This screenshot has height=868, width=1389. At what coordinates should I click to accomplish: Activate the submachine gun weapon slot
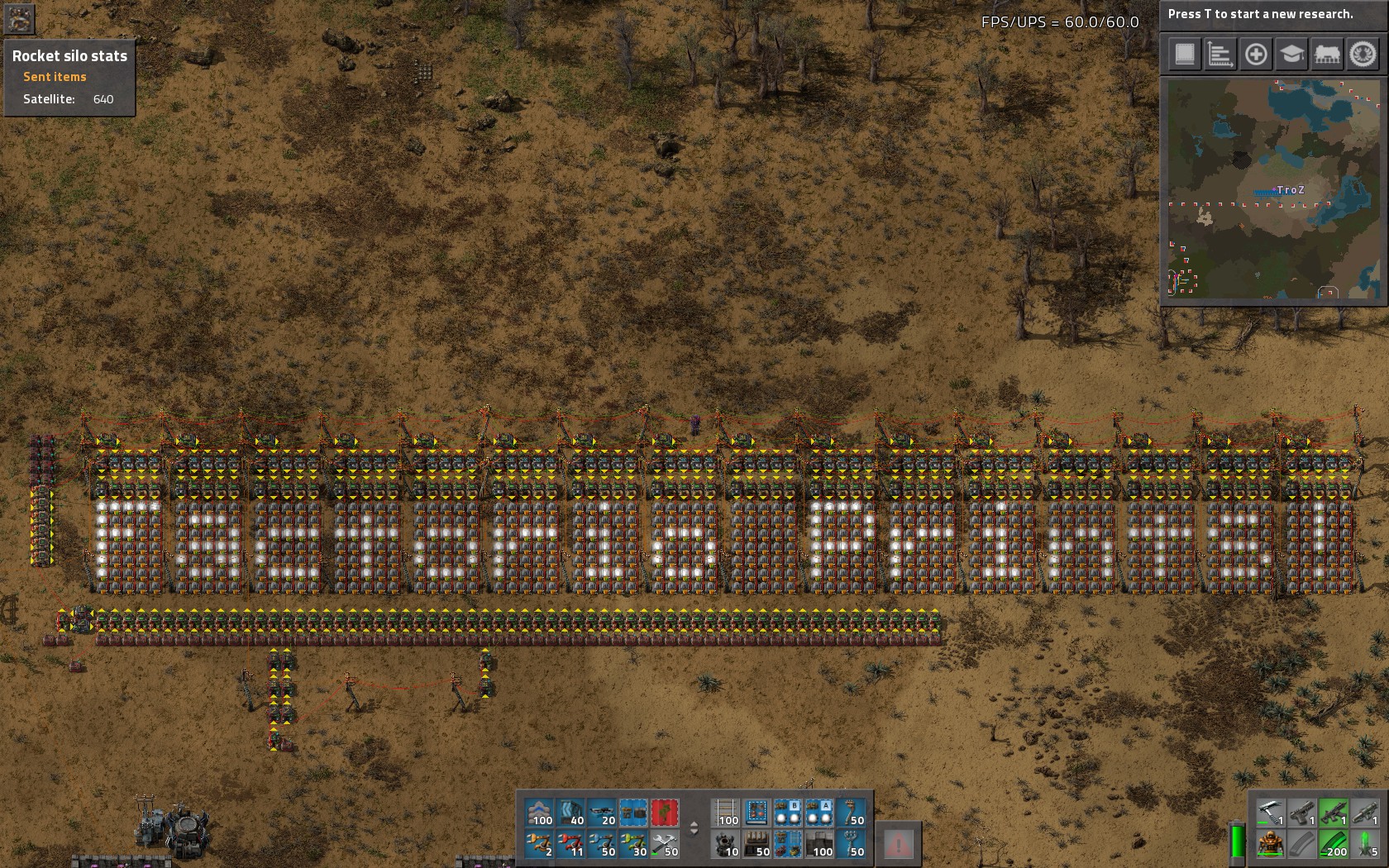click(1334, 813)
